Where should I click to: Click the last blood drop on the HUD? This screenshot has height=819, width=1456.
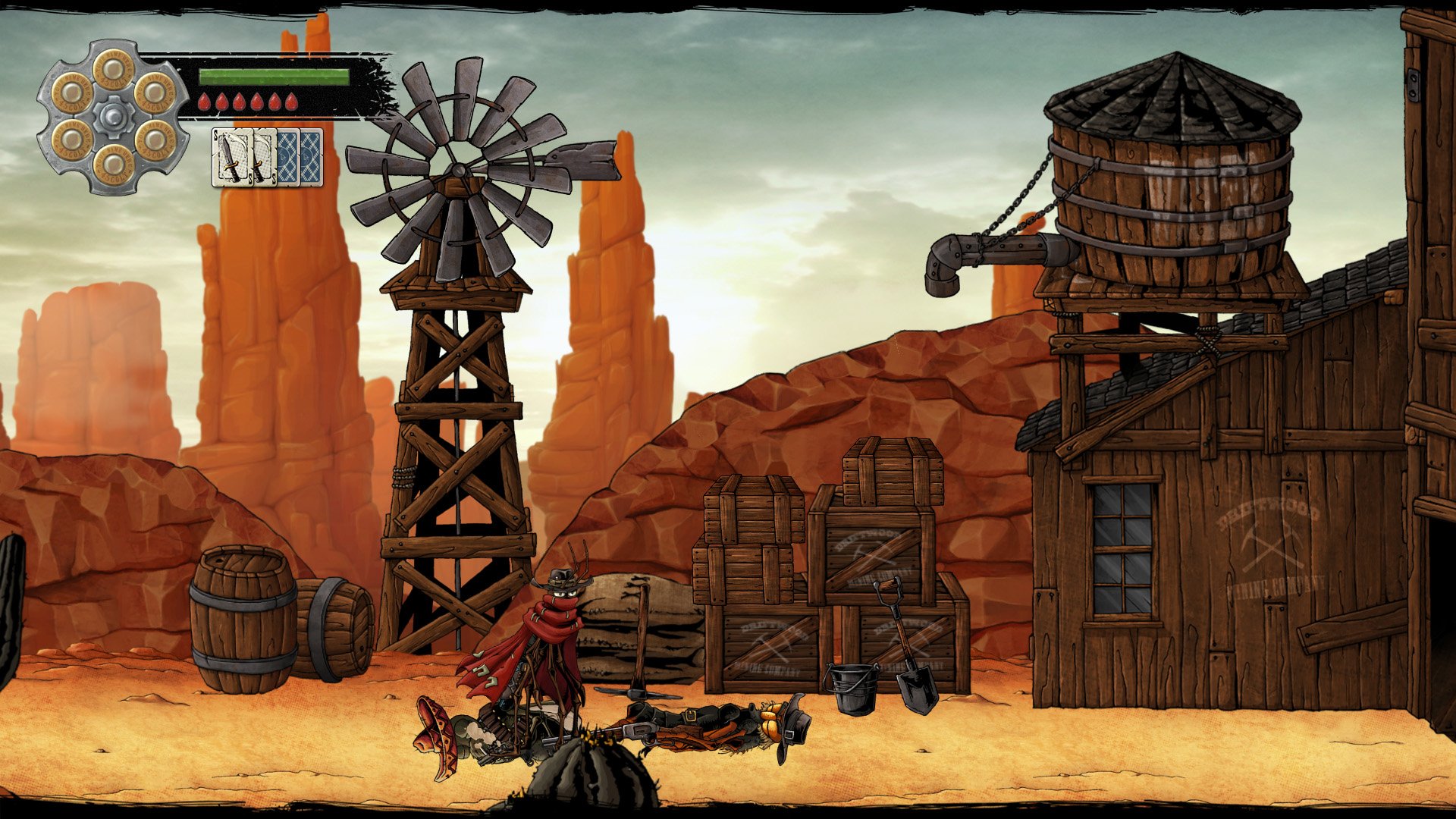[x=292, y=100]
